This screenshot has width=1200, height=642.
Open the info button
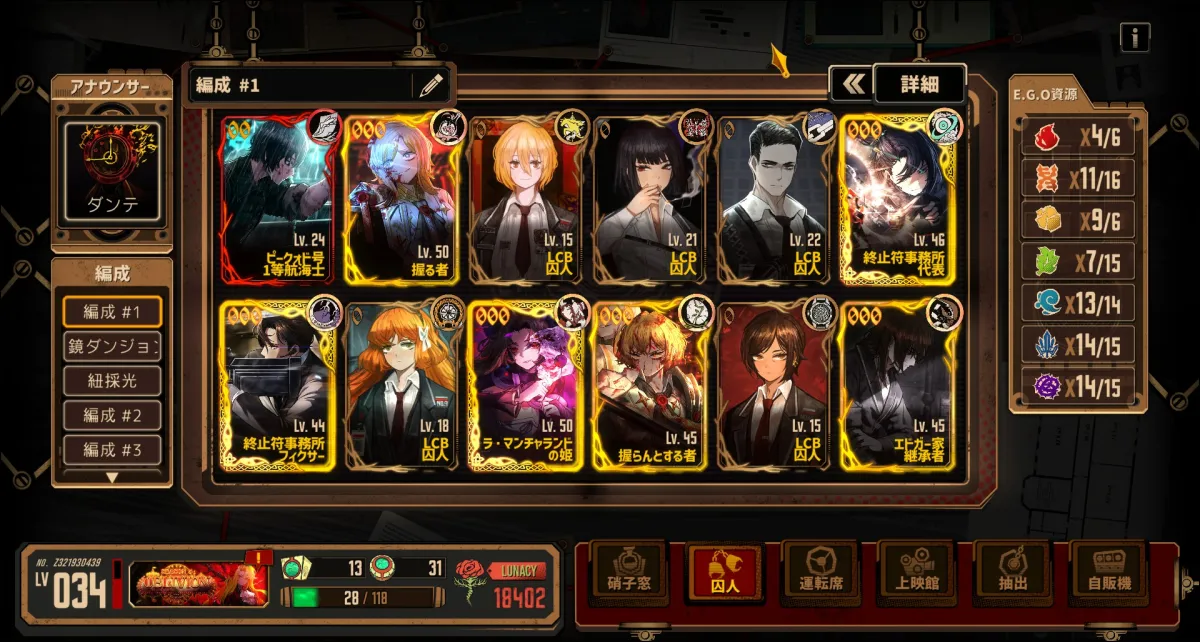(x=1134, y=38)
